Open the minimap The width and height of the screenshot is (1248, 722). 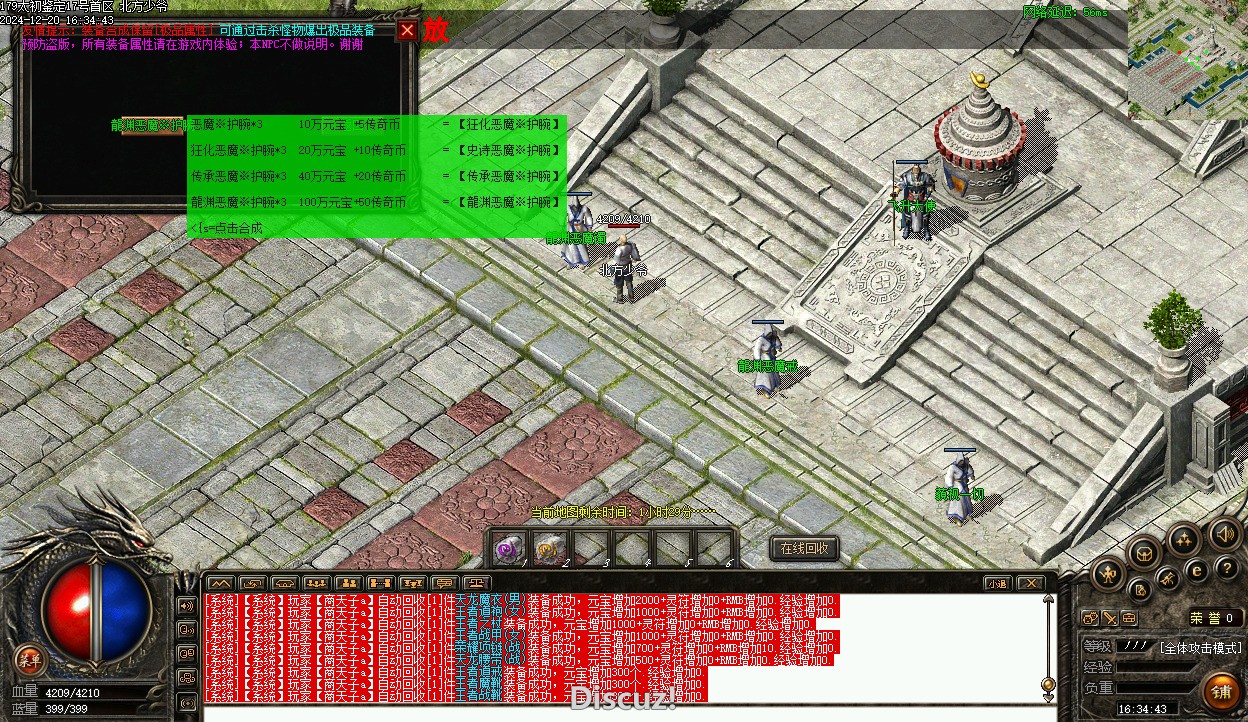click(x=1187, y=62)
